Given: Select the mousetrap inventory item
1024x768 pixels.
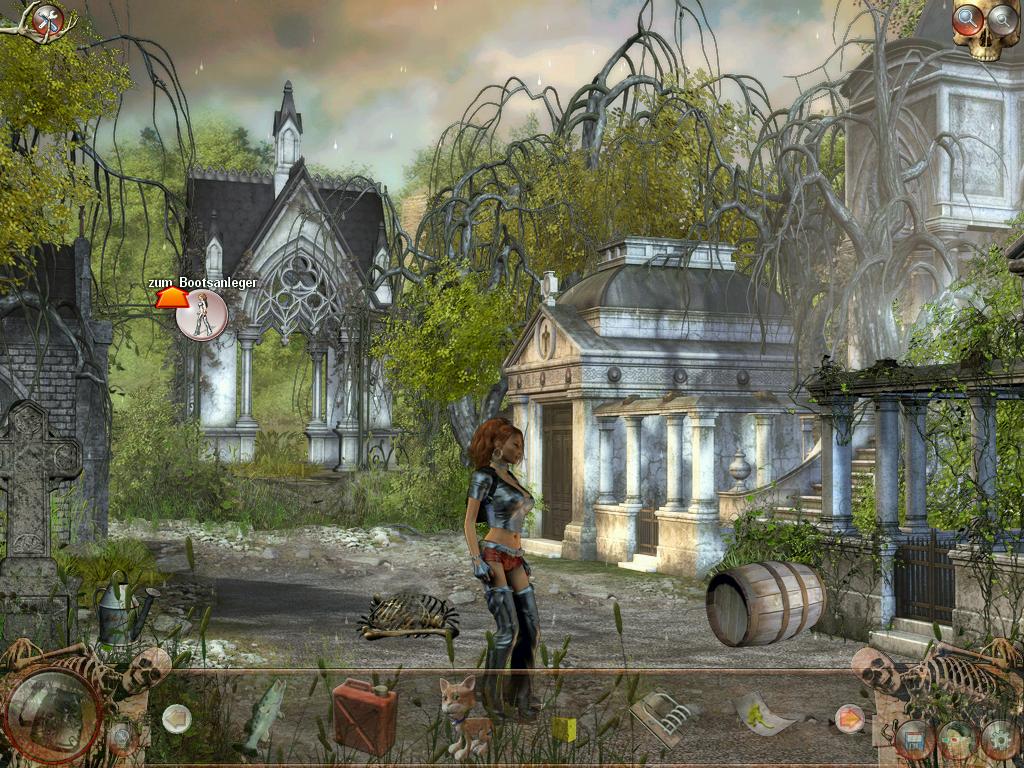Looking at the screenshot, I should click(662, 717).
